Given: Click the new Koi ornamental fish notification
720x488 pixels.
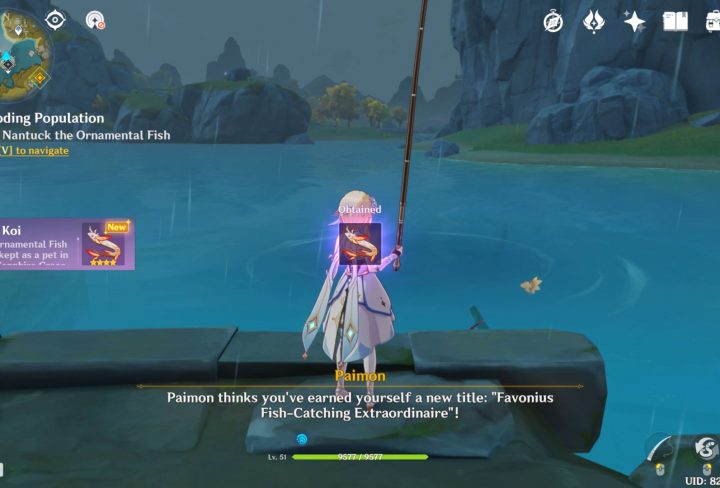Looking at the screenshot, I should point(66,244).
